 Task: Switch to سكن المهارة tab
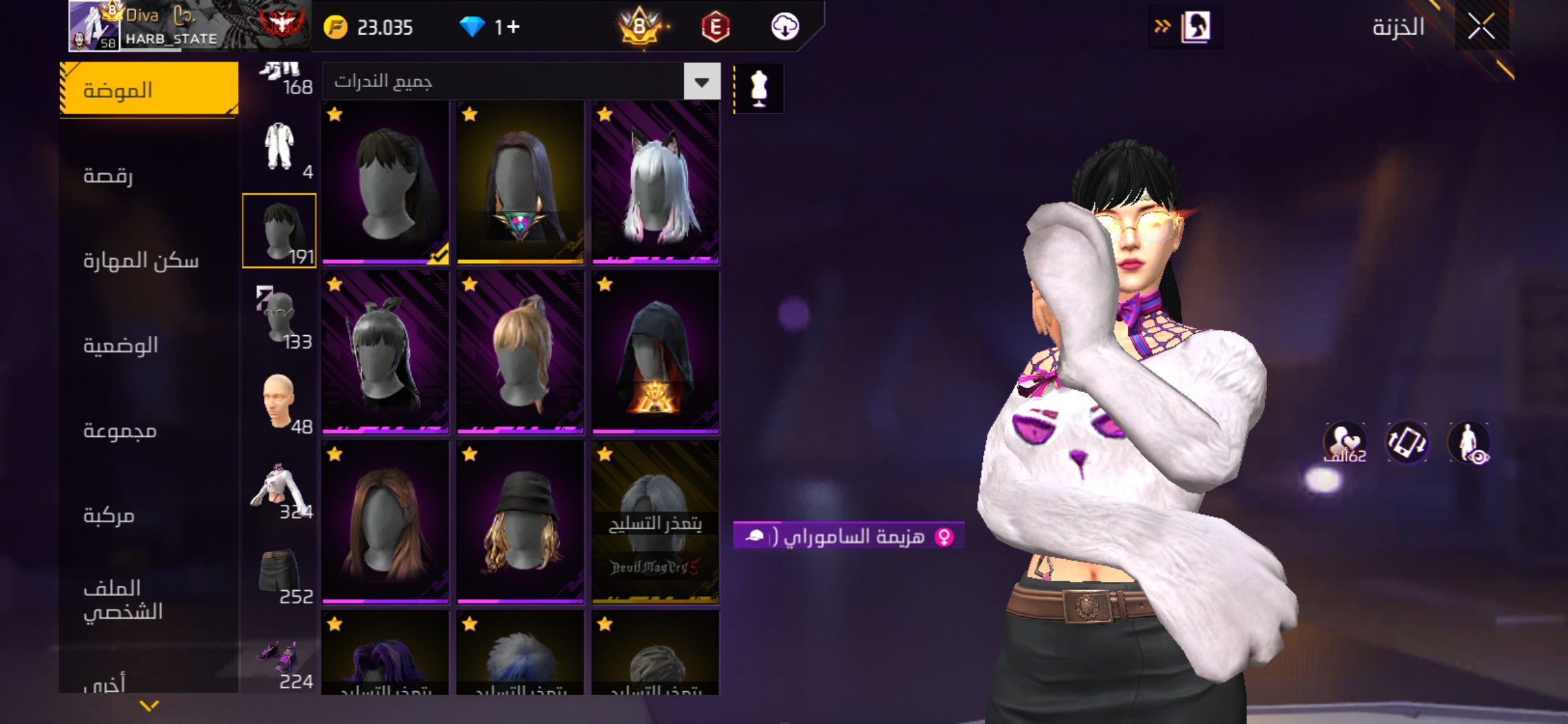(x=149, y=260)
